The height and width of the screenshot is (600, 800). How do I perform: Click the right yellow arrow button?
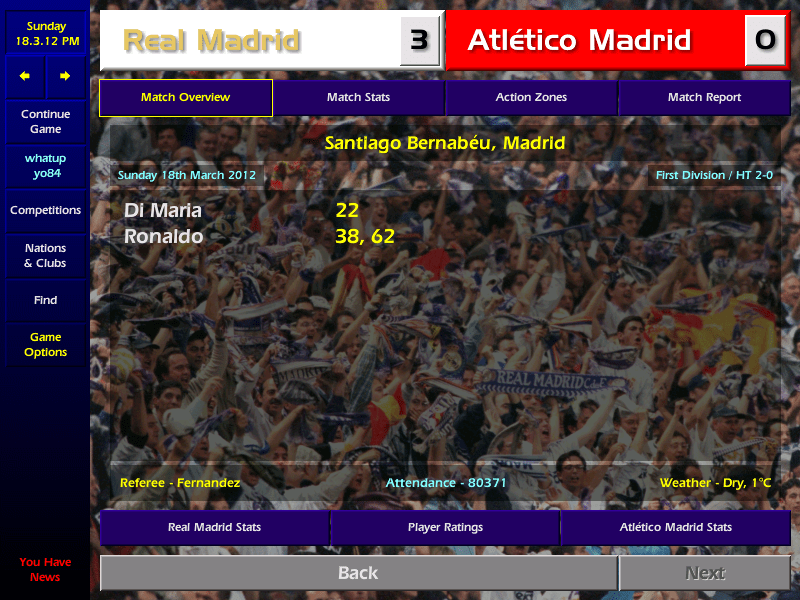coord(65,76)
